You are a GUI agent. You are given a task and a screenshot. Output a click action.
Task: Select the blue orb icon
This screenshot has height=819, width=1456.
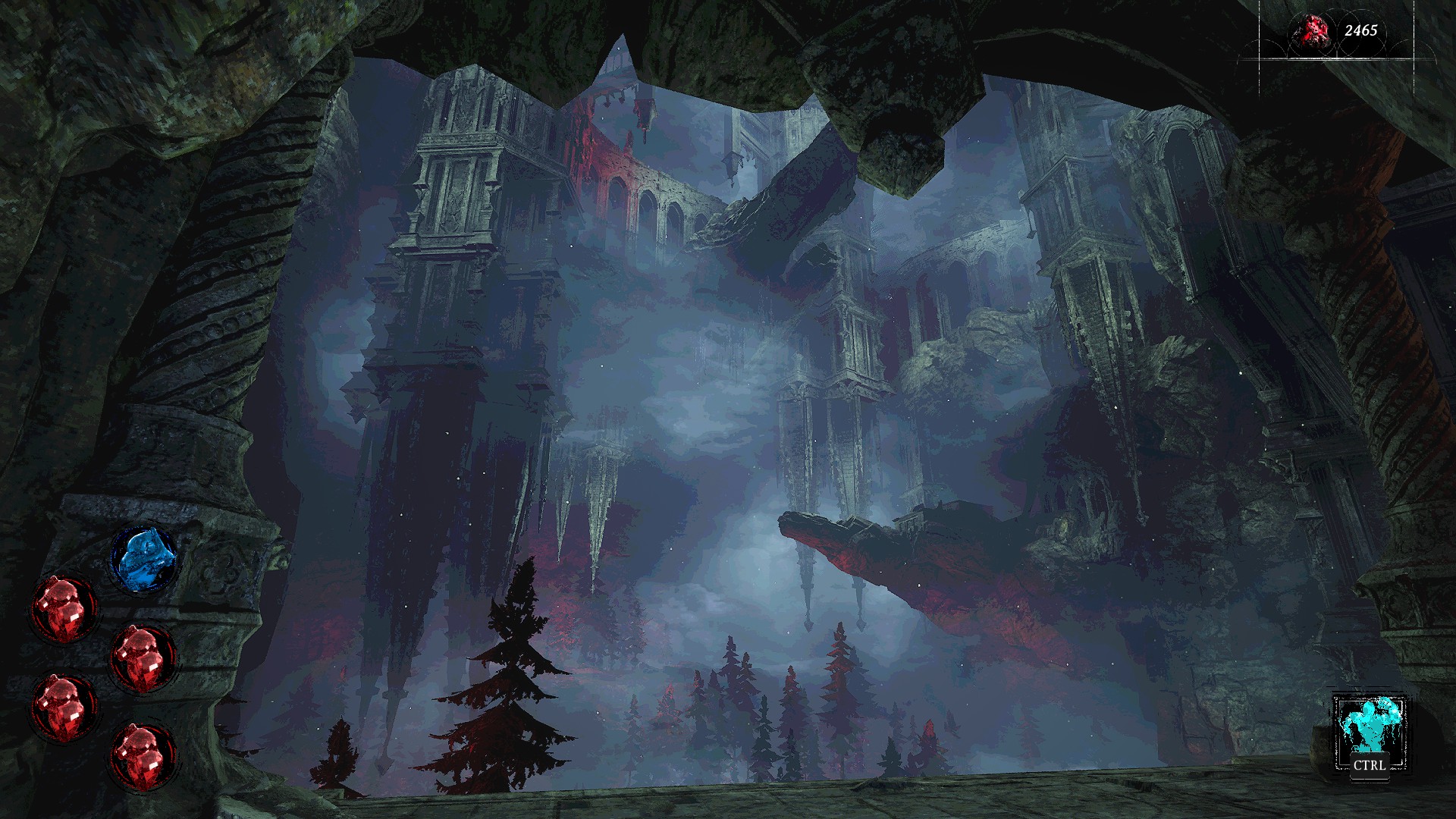coord(144,560)
